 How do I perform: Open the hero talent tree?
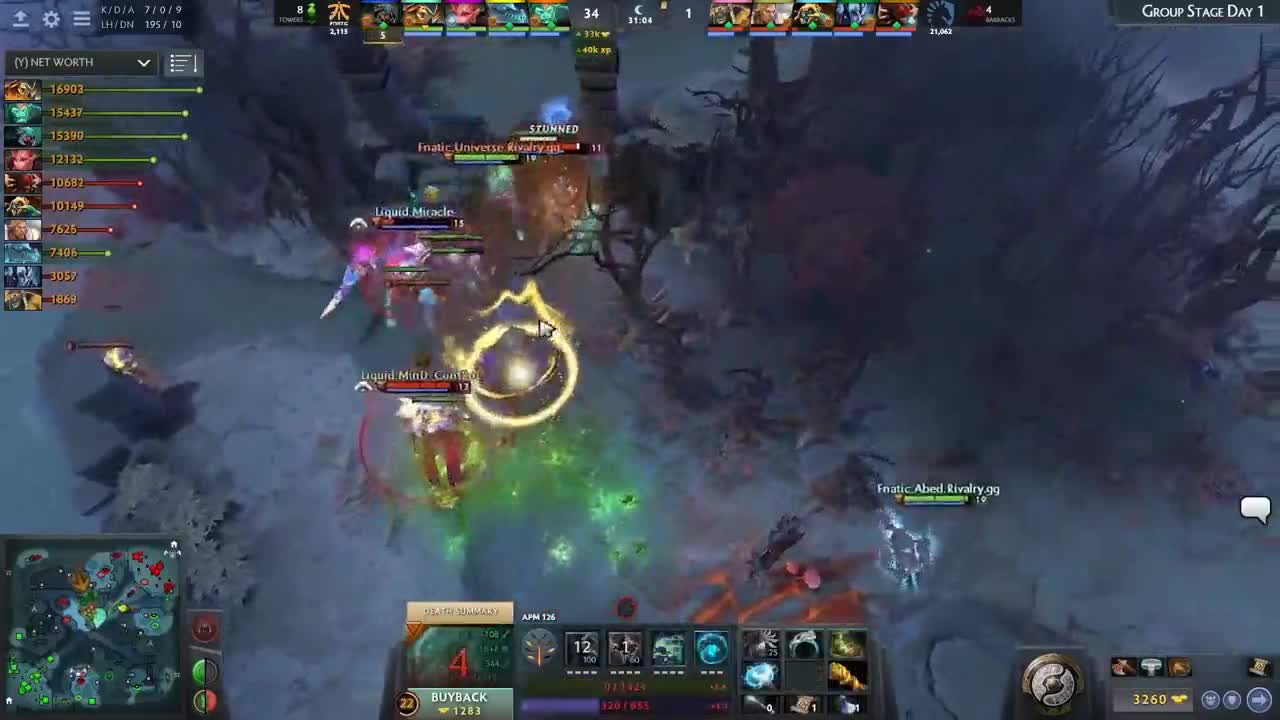(540, 650)
